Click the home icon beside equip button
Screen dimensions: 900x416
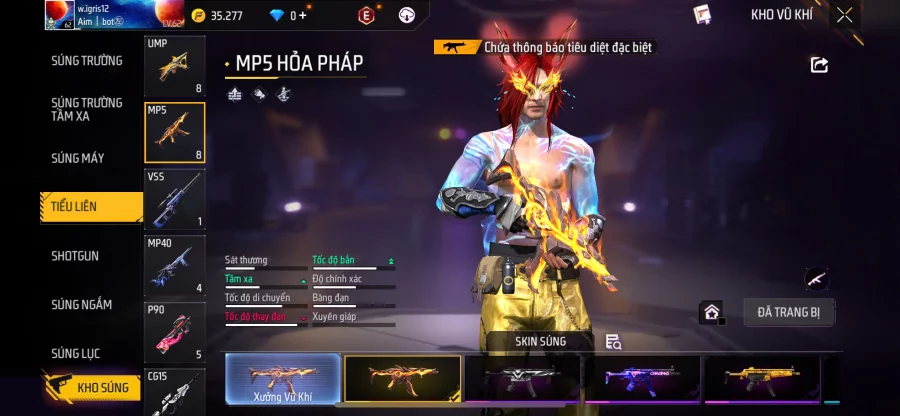coord(711,312)
